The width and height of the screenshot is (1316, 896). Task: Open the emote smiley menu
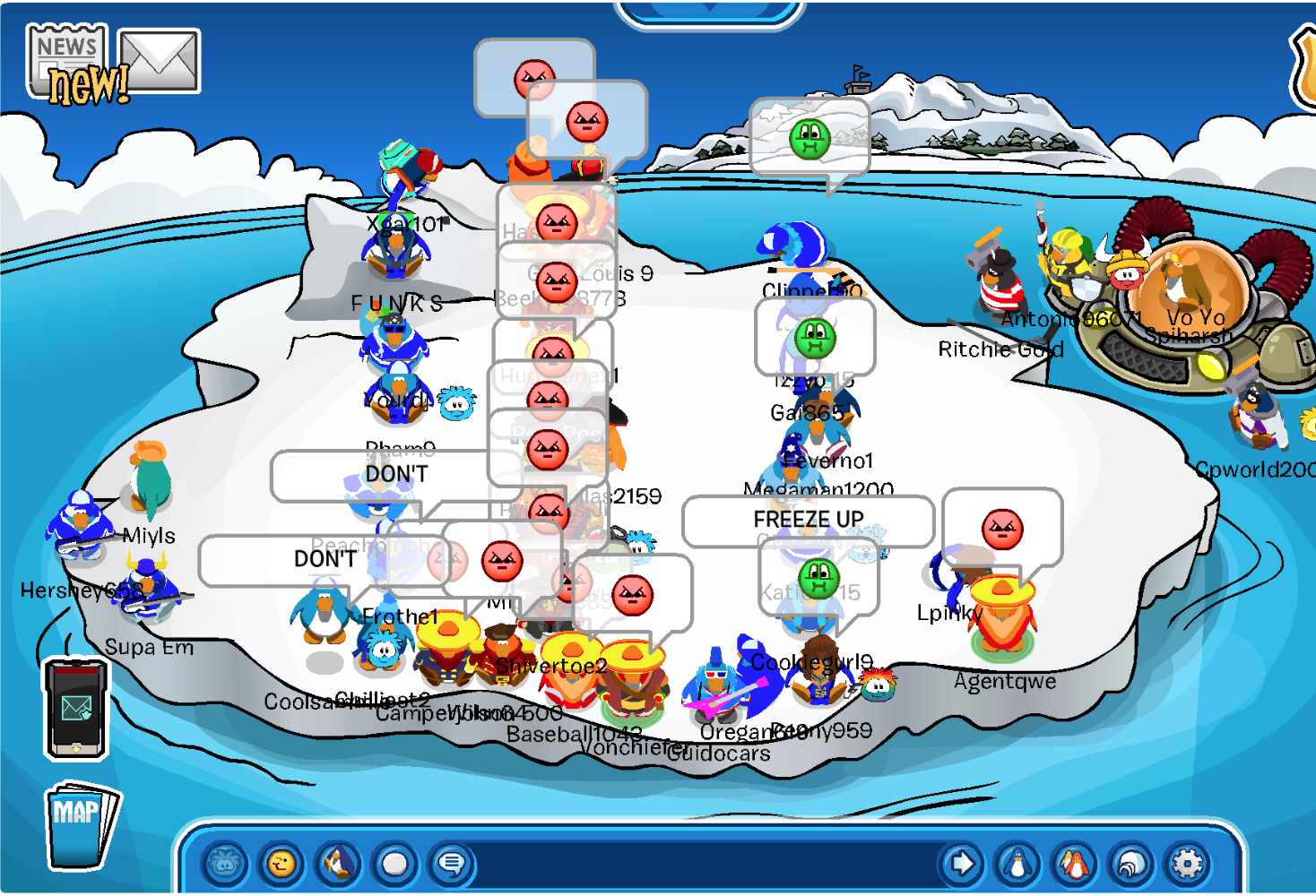point(281,864)
